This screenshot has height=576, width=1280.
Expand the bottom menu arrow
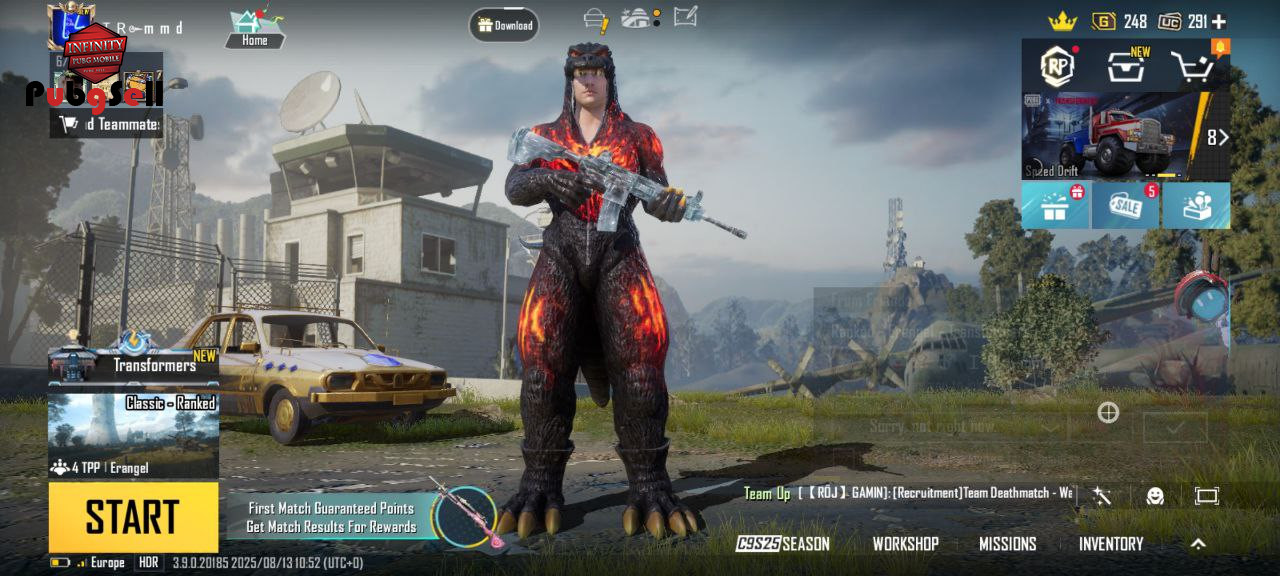pyautogui.click(x=1198, y=544)
